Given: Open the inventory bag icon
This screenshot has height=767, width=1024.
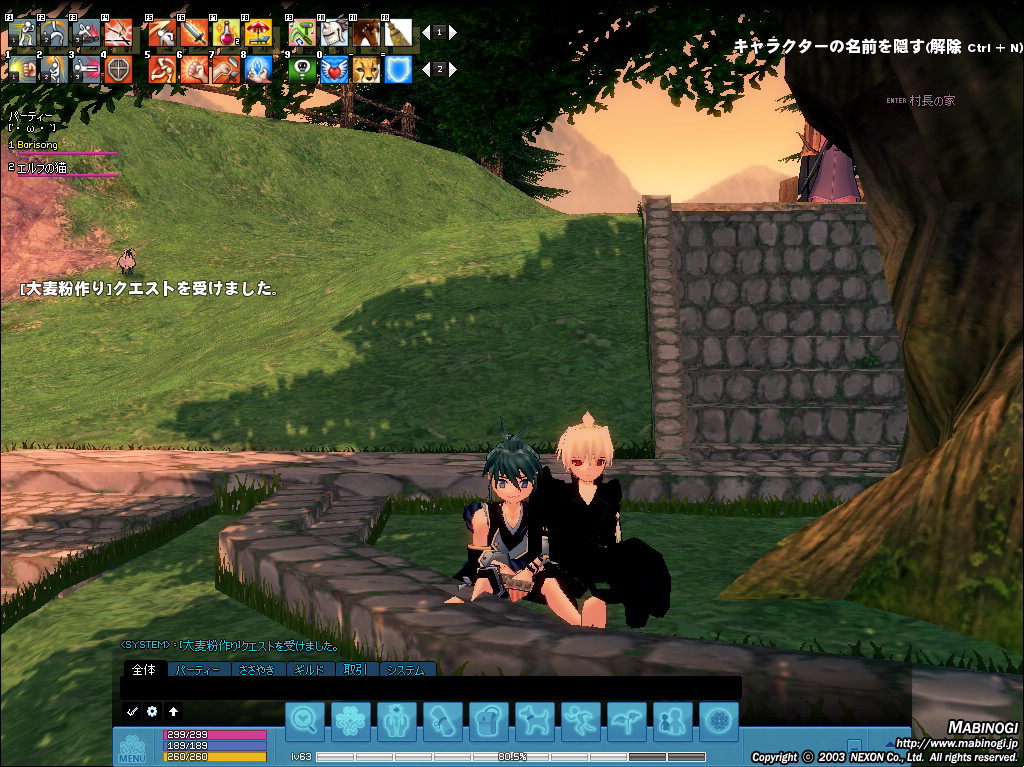Looking at the screenshot, I should click(x=489, y=721).
